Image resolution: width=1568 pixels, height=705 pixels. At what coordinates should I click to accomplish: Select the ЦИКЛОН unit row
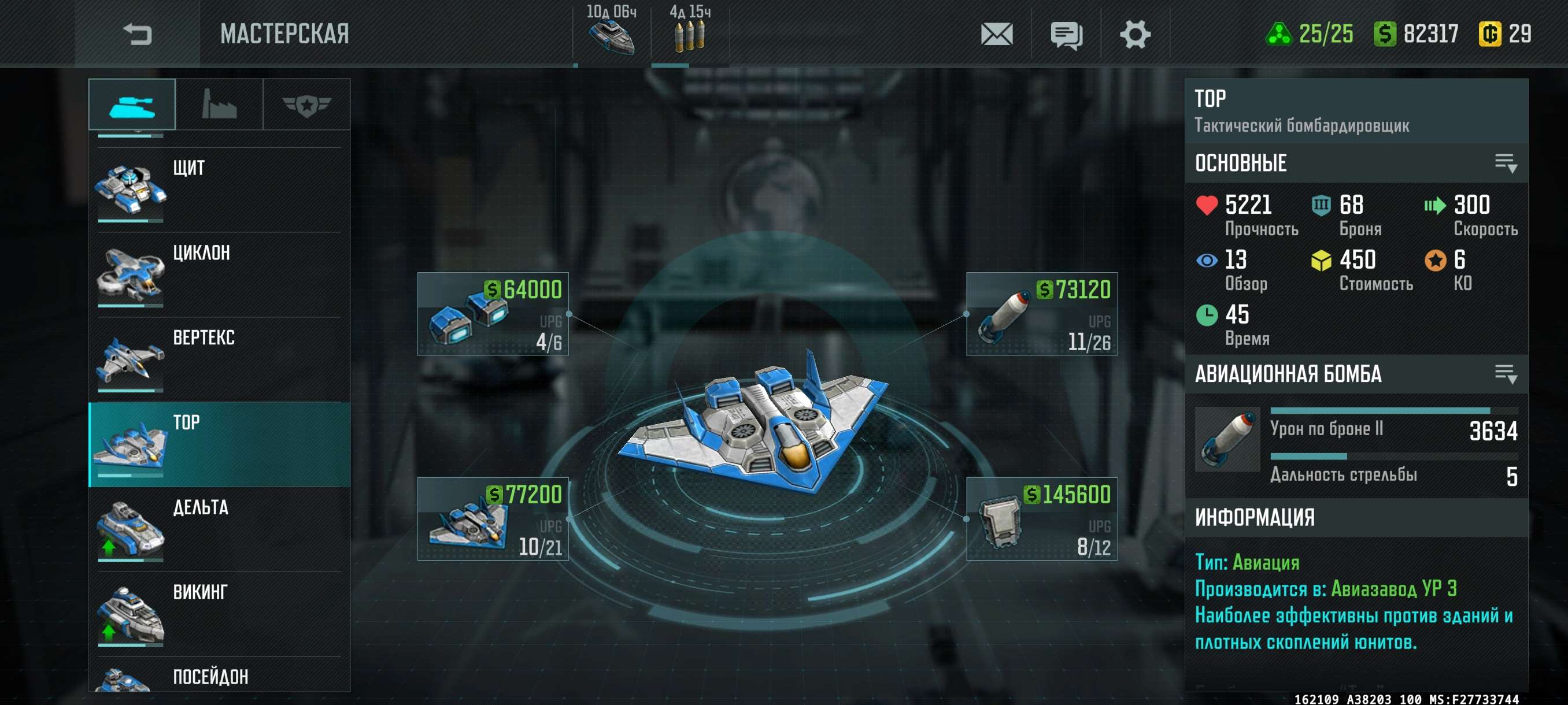coord(219,274)
